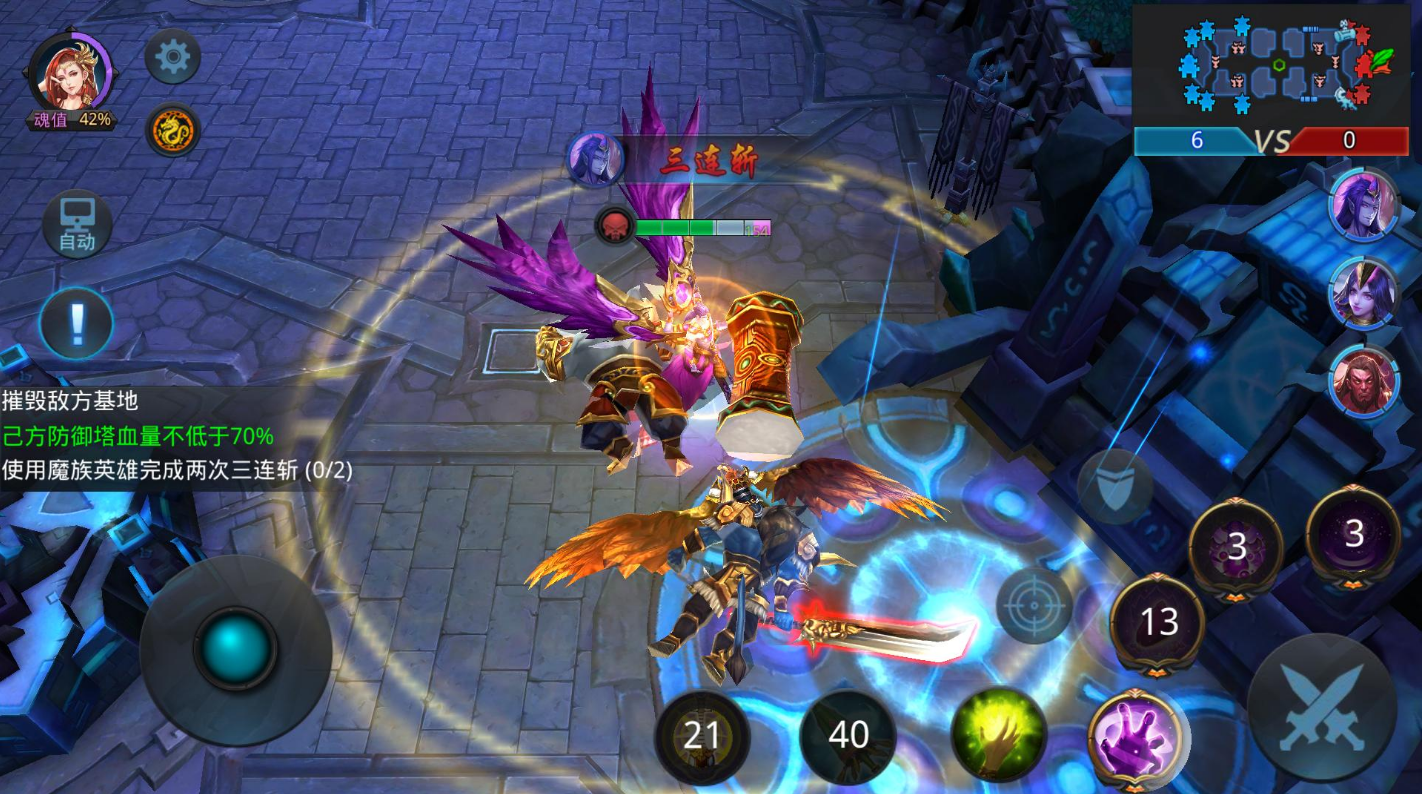Activate the crosshair target lock button

tap(1034, 605)
